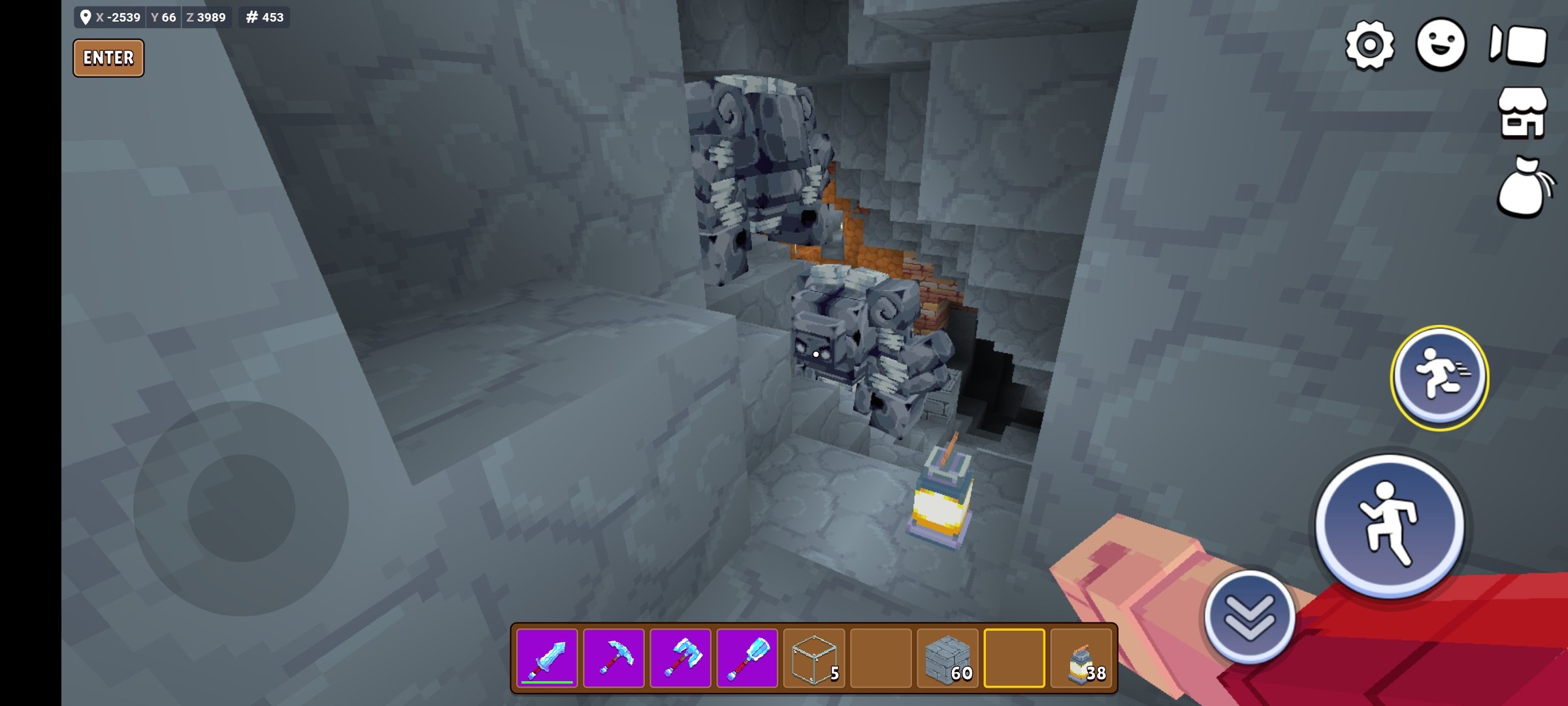Toggle the camera view icon
1568x706 pixels.
coord(1518,45)
